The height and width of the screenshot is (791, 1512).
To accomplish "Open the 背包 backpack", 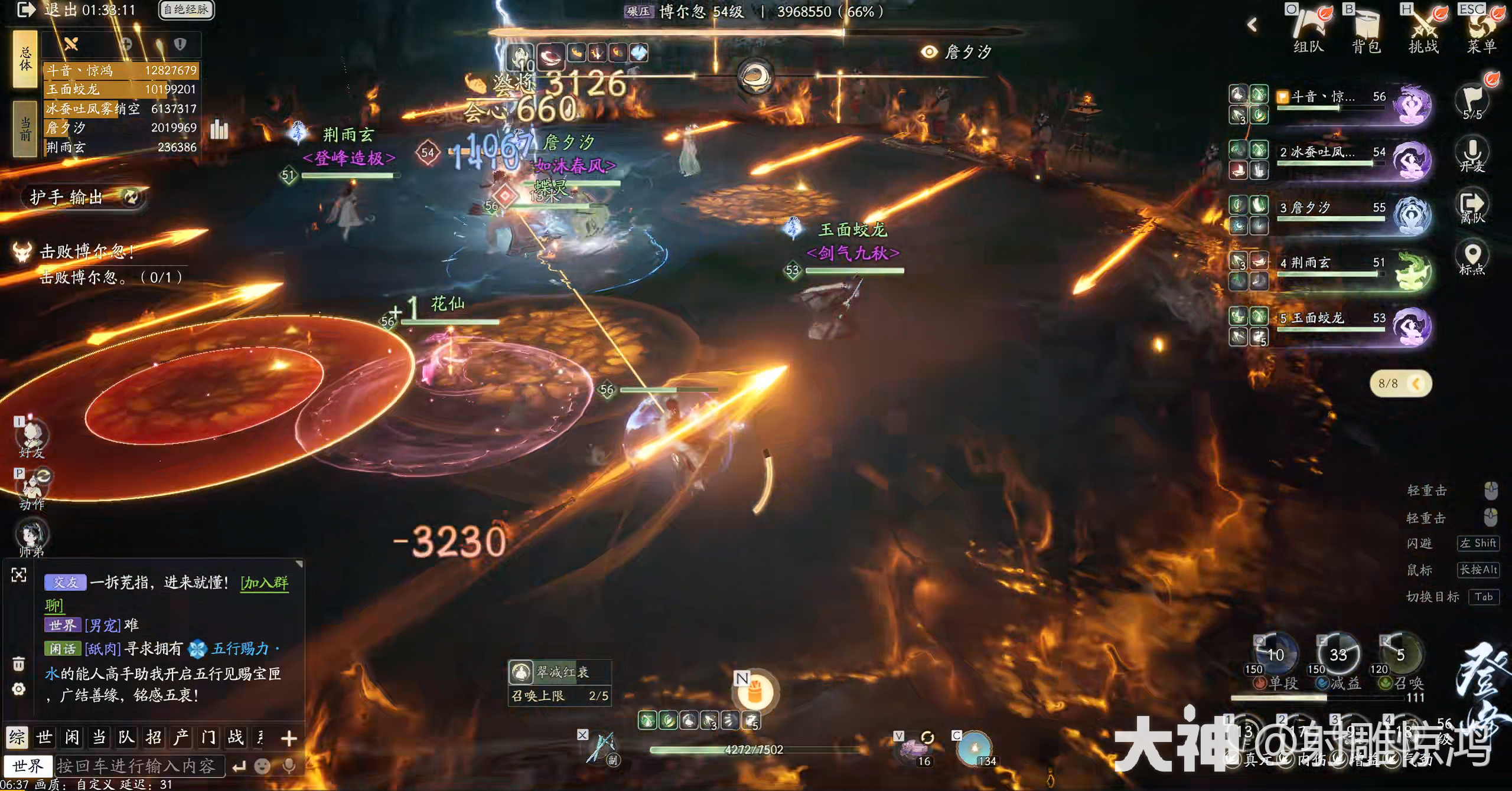I will (1366, 28).
